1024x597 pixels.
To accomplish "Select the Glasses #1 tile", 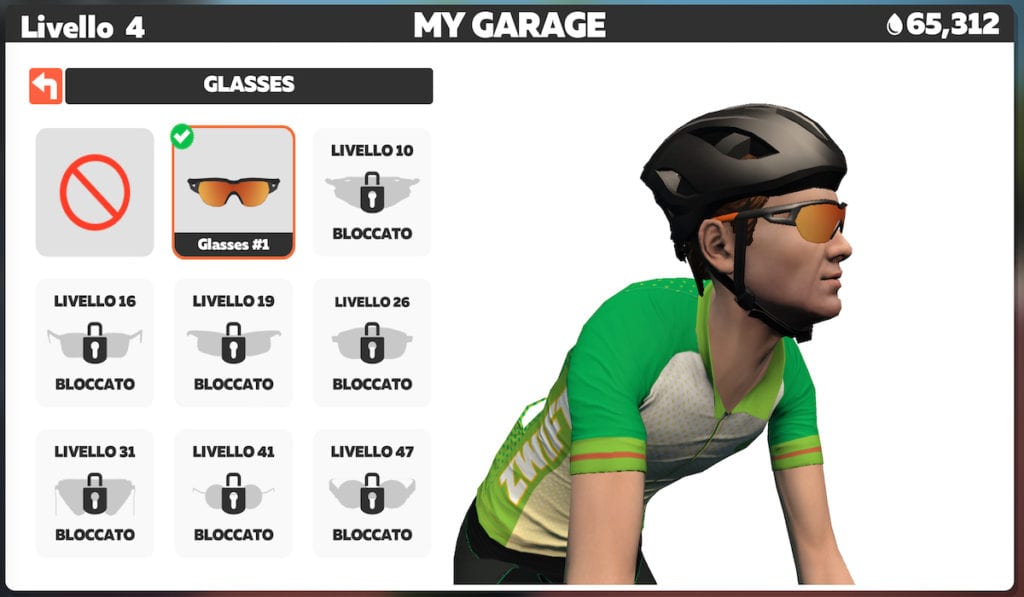I will [233, 192].
